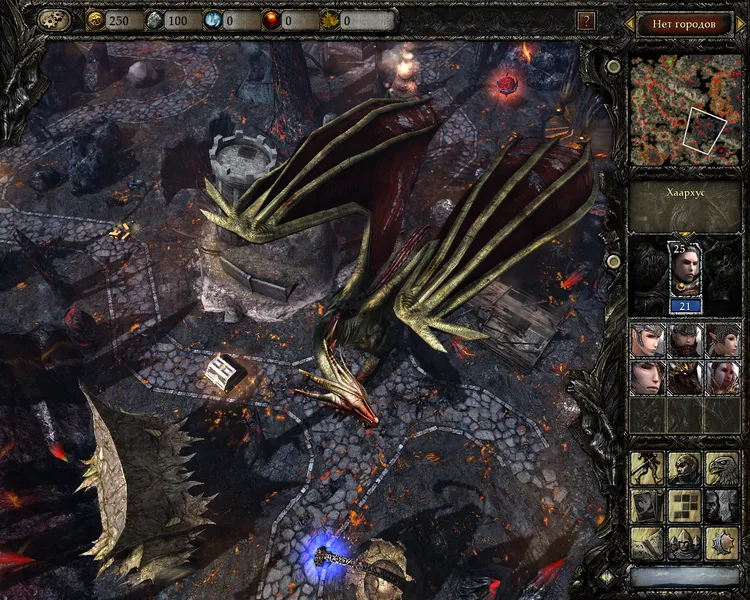Select the red-faced unit portrait
Image resolution: width=750 pixels, height=600 pixels.
(721, 377)
